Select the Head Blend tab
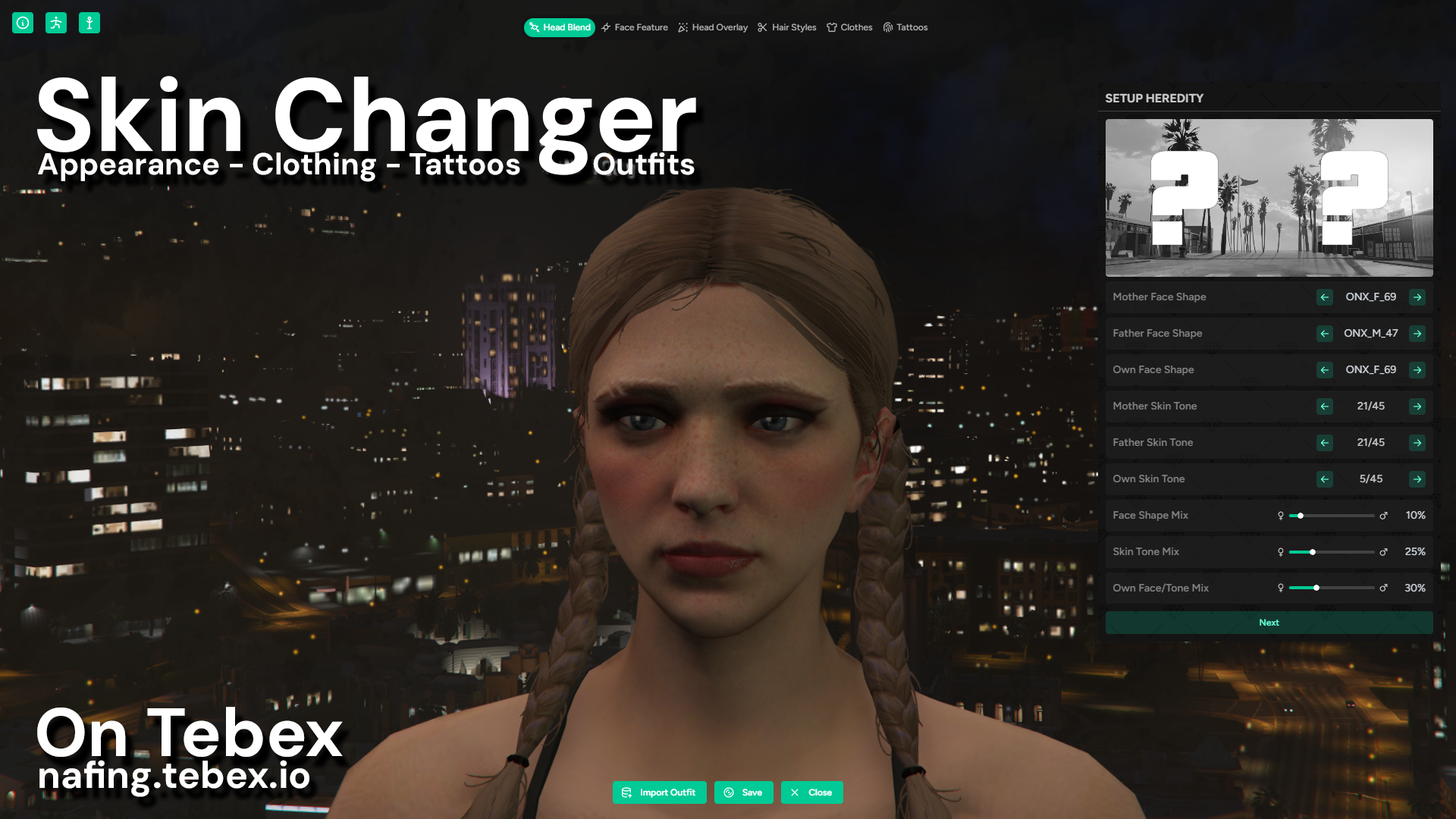This screenshot has height=819, width=1456. coord(559,27)
